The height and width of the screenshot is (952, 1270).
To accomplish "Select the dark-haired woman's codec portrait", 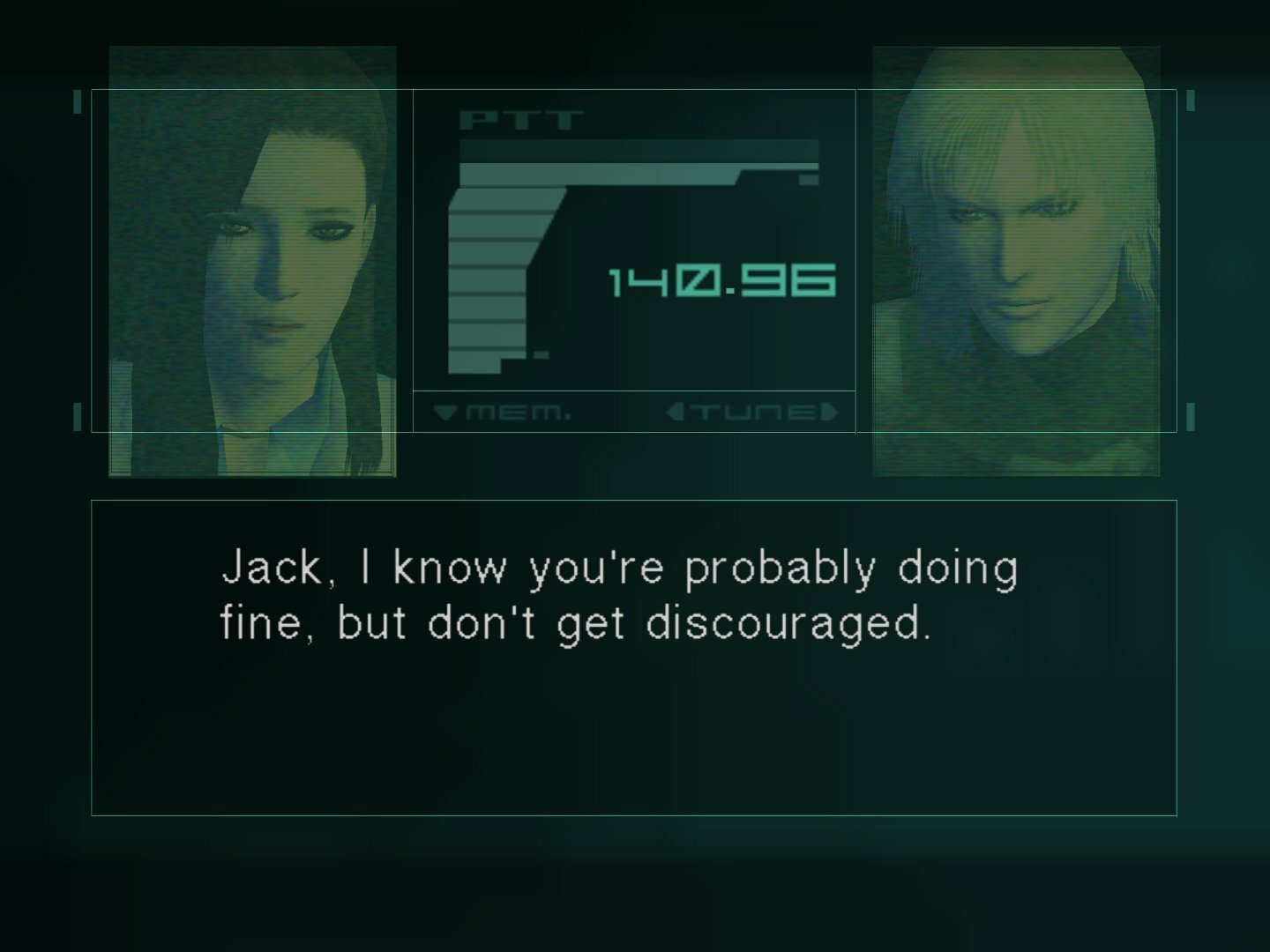I will point(252,262).
